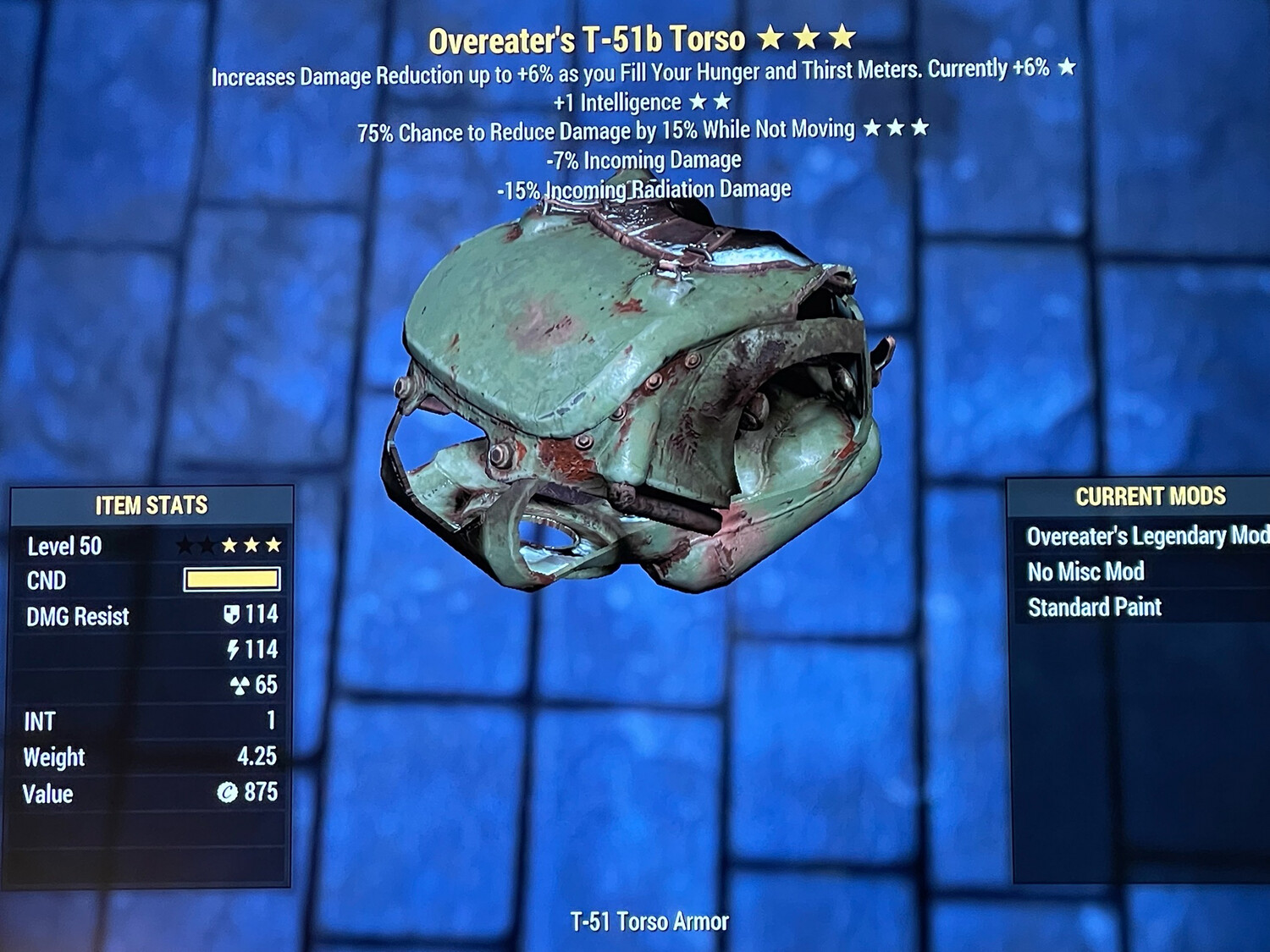Select the No Misc Mod entry

(x=1086, y=571)
